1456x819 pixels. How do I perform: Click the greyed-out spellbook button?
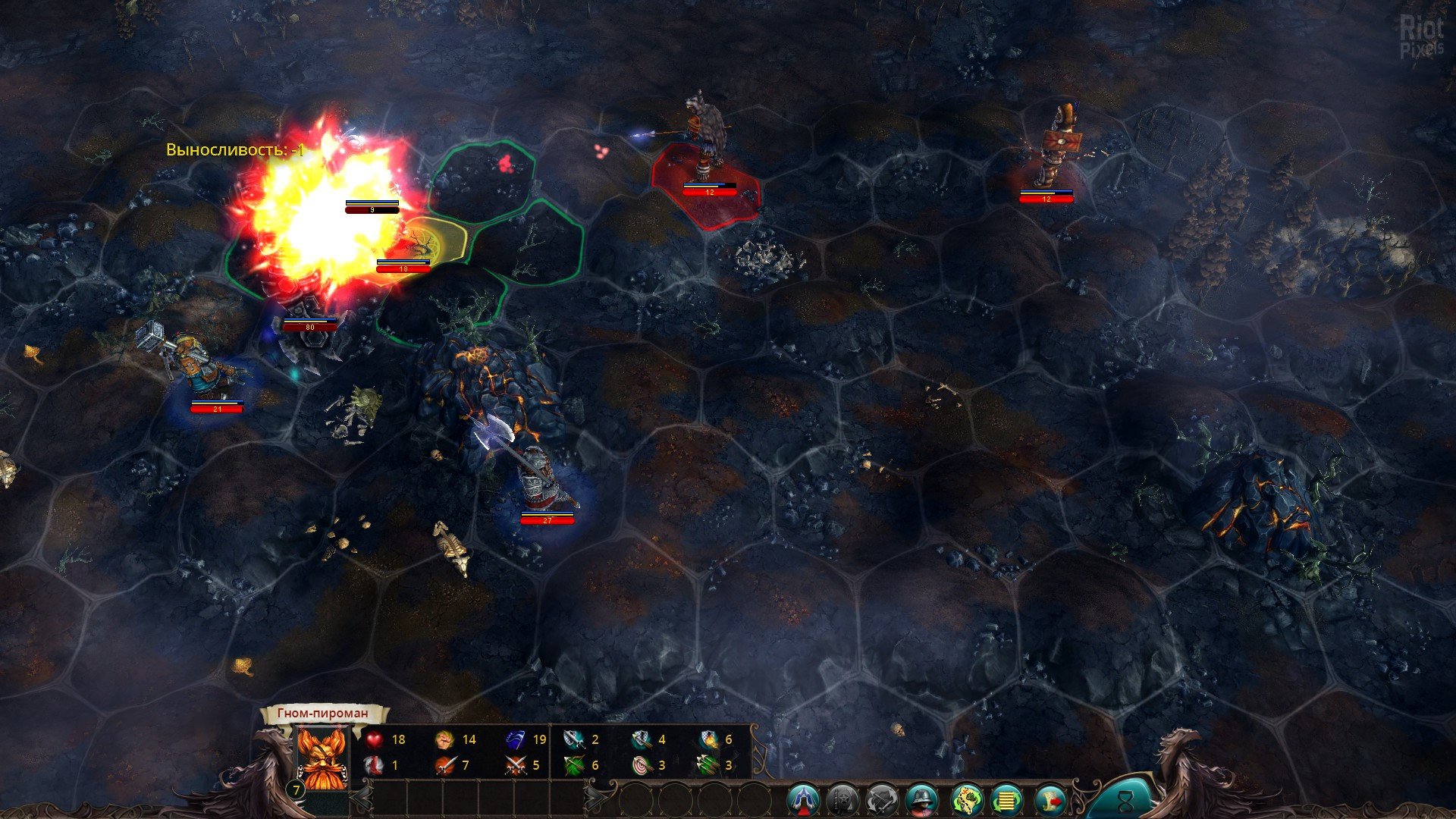[x=842, y=799]
